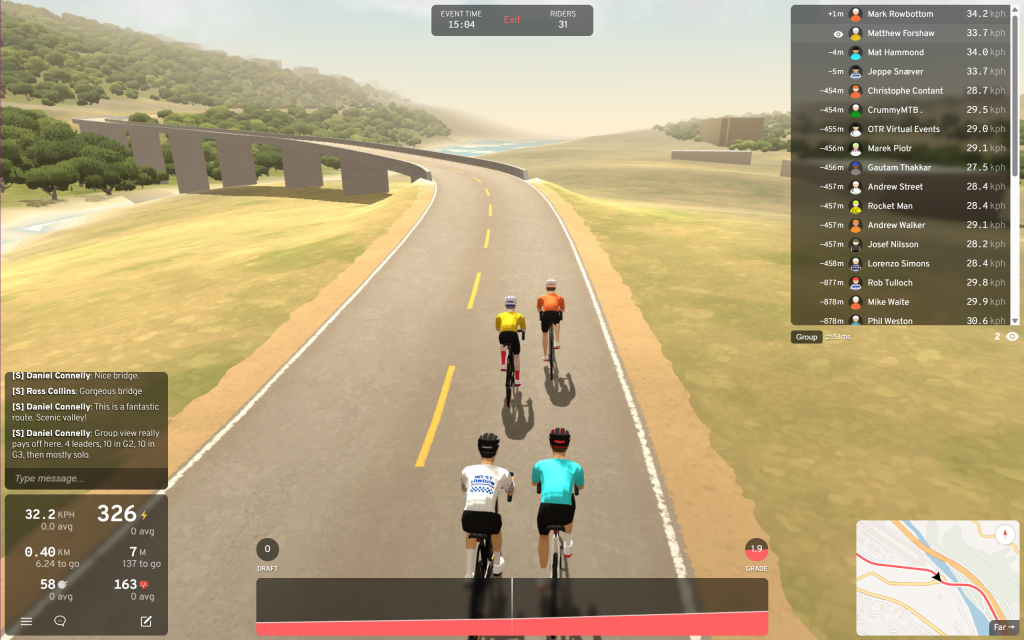Select the OTR Virtual Events rider row
This screenshot has width=1024, height=640.
point(905,129)
